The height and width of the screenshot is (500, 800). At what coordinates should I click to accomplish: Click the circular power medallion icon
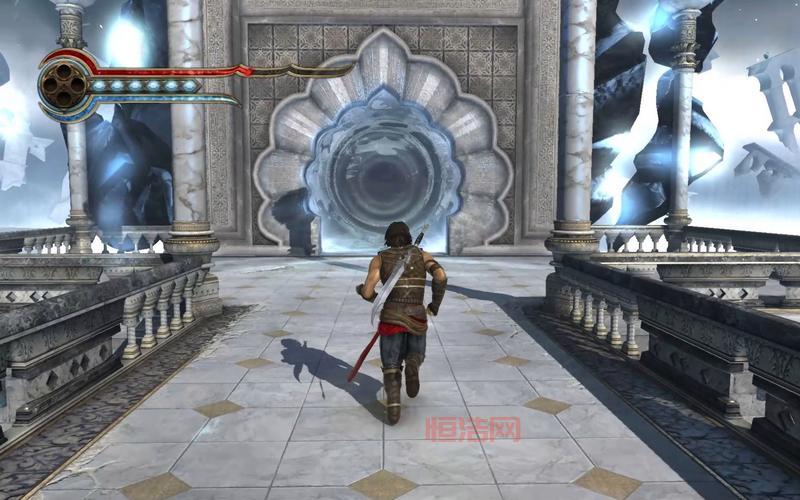62,85
